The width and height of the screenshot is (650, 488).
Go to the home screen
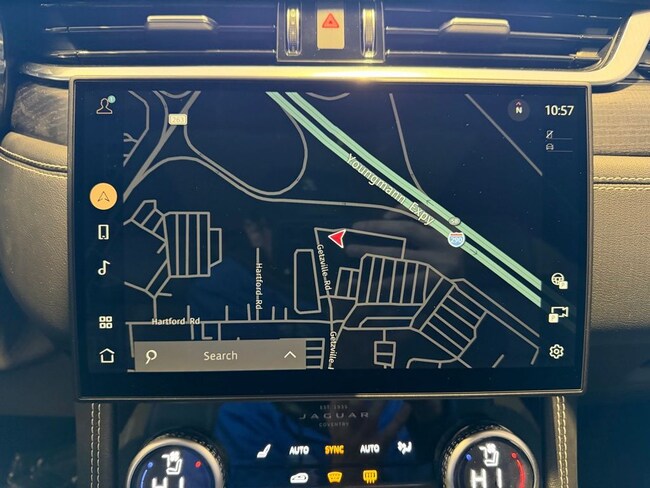(106, 355)
